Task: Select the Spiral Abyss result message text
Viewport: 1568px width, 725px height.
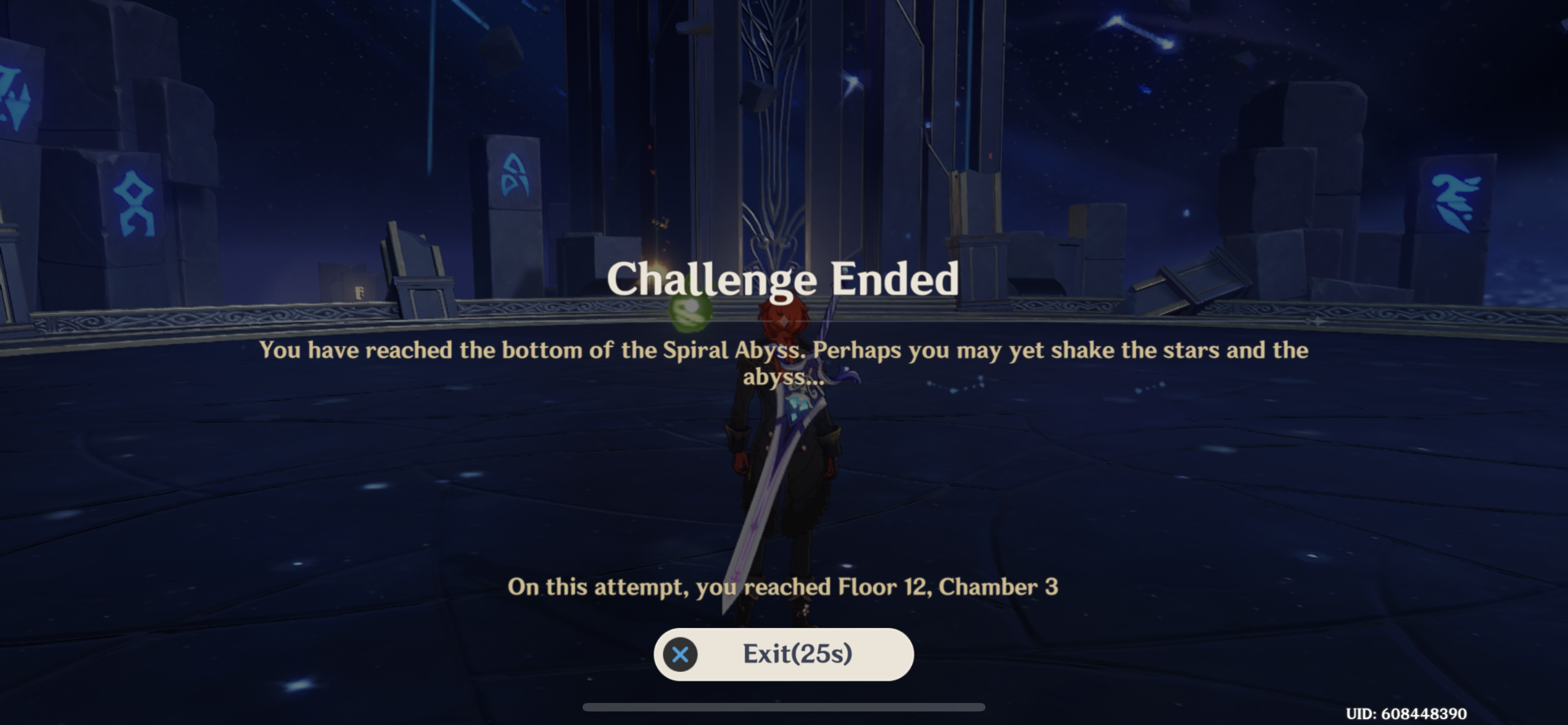Action: (784, 365)
